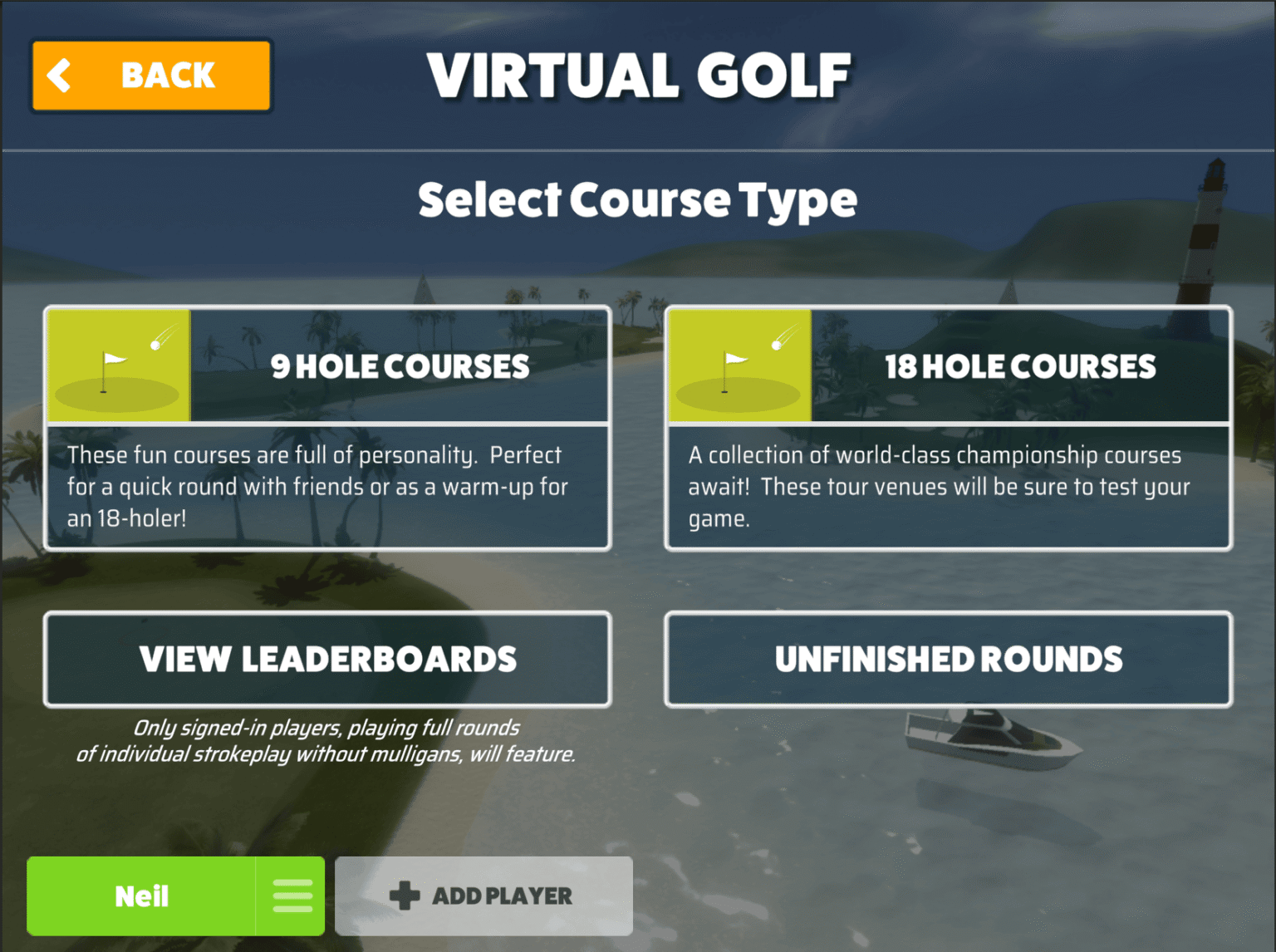This screenshot has height=952, width=1276.
Task: Click Add Player
Action: 483,896
